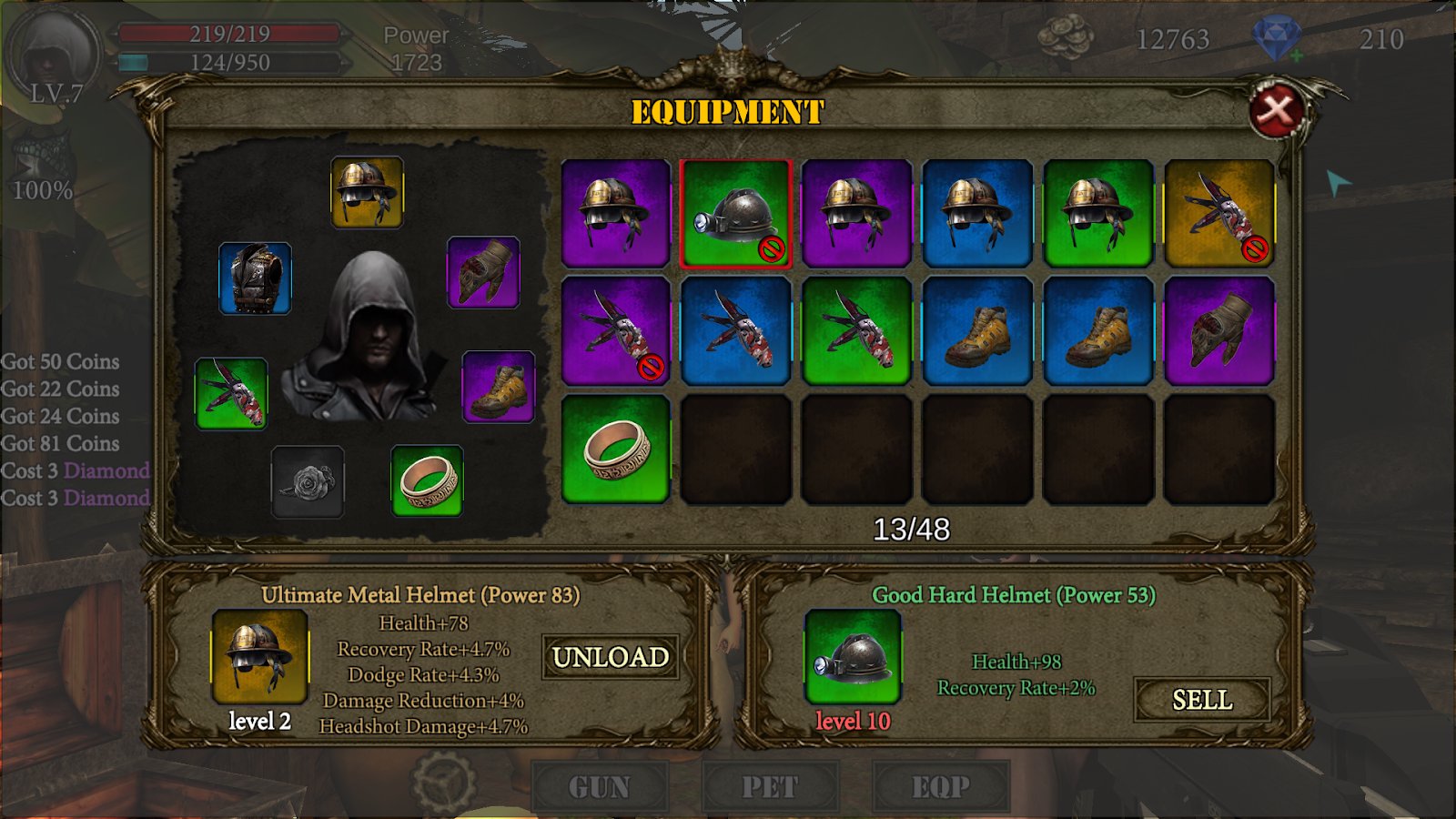Select the equipped green ring slot
The width and height of the screenshot is (1456, 819).
pos(427,480)
